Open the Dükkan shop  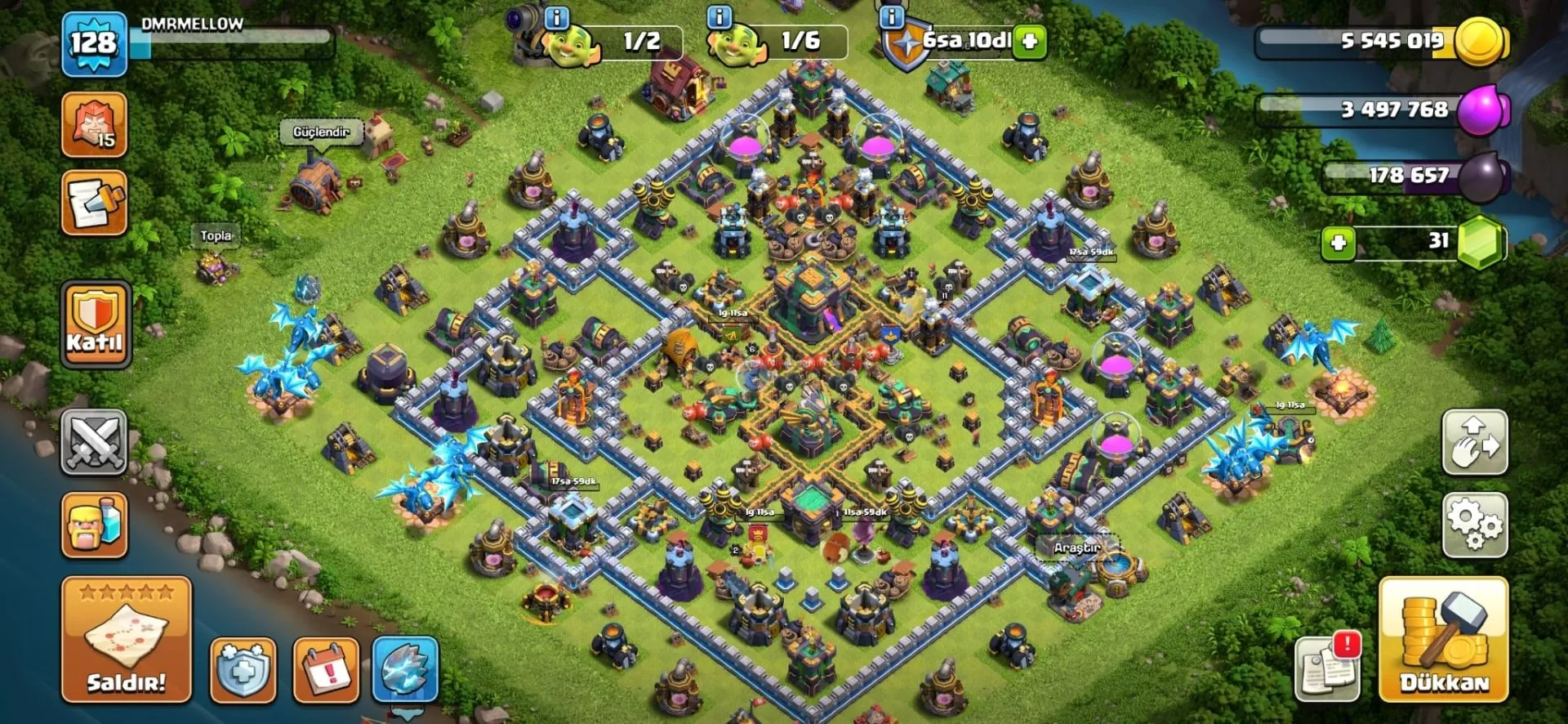point(1443,639)
